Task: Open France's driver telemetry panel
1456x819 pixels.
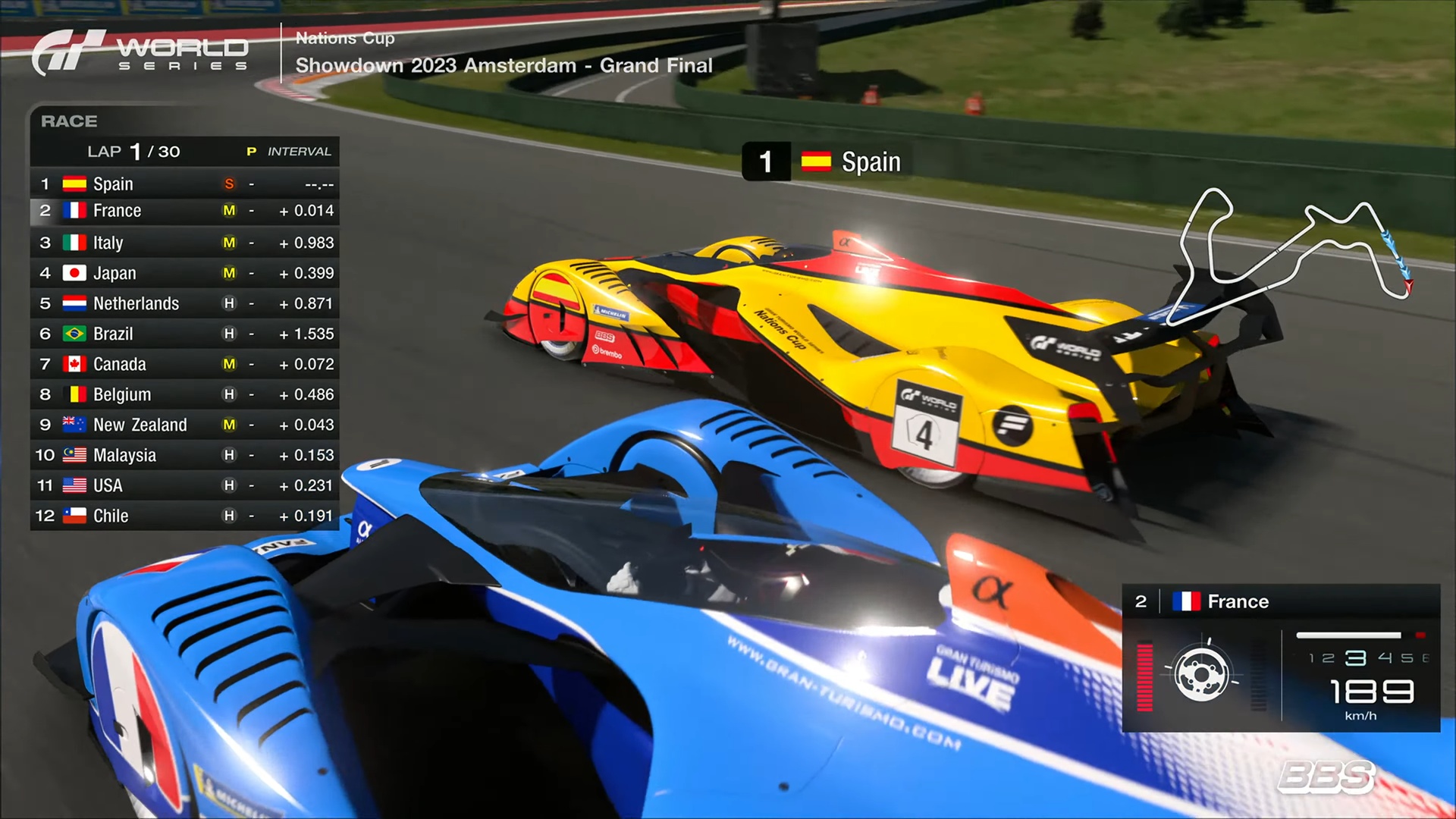Action: click(x=1280, y=657)
